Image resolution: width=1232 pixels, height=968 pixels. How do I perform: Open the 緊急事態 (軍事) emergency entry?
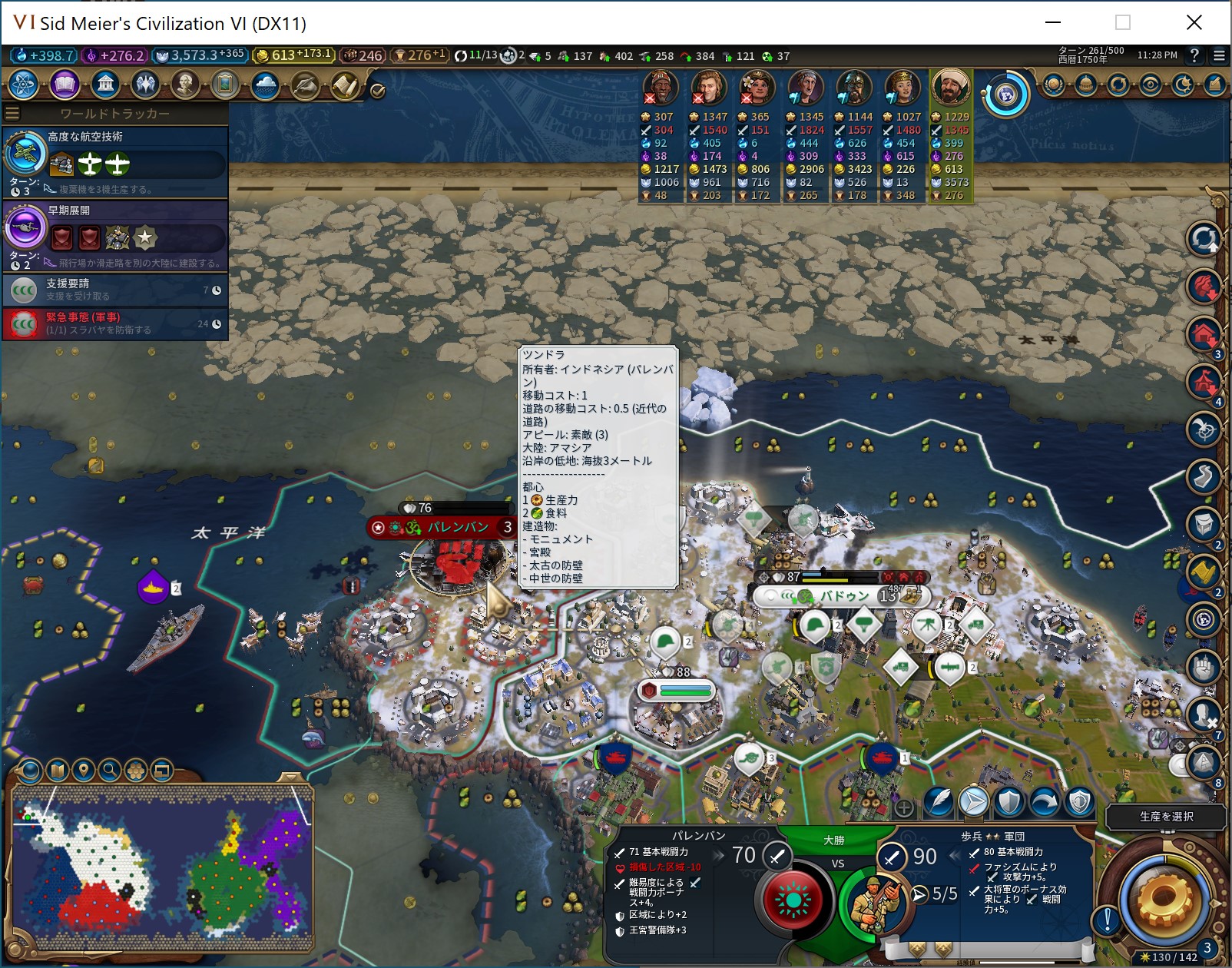[x=115, y=323]
